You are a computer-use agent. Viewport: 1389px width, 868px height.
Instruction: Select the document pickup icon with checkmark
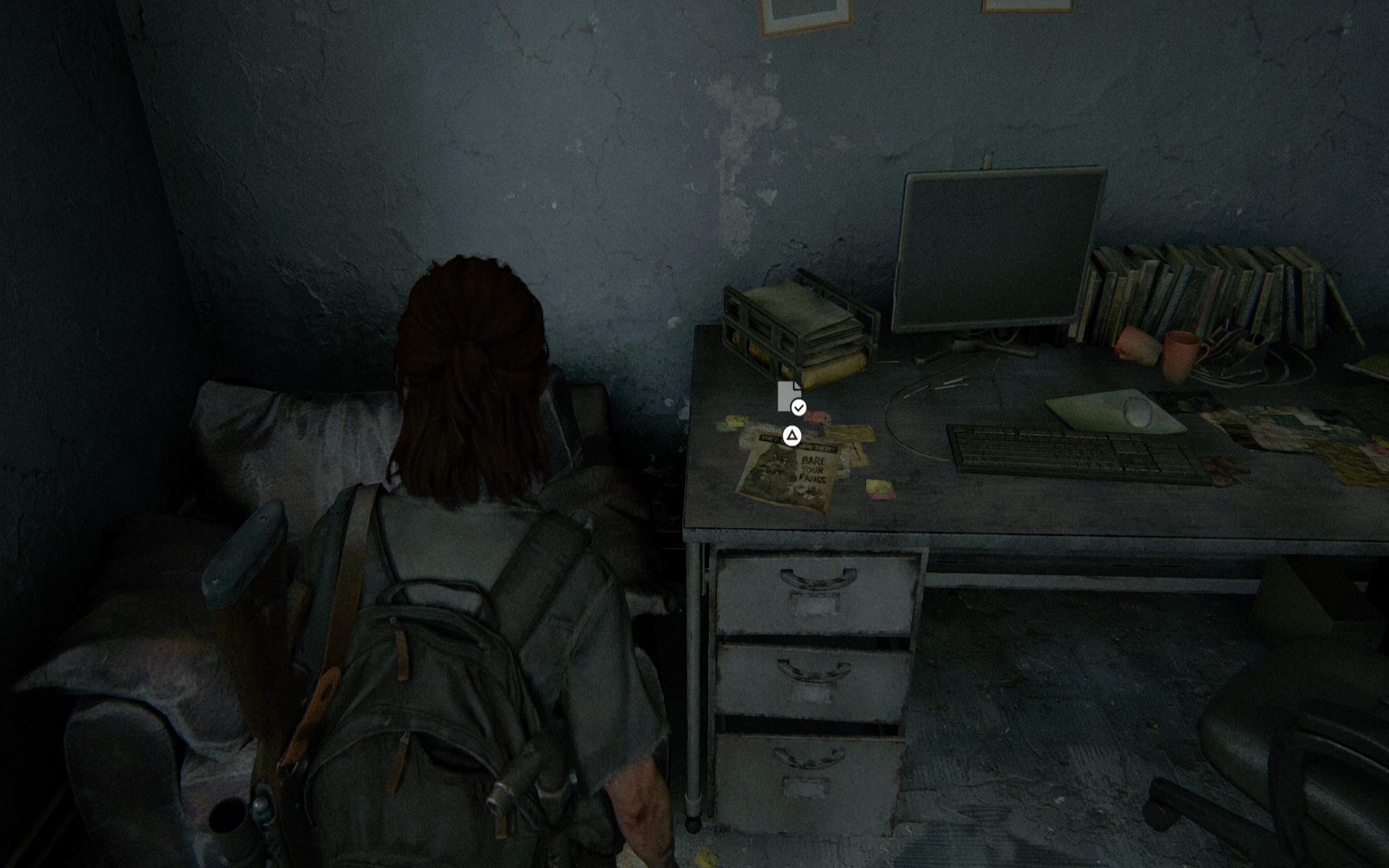tap(789, 397)
